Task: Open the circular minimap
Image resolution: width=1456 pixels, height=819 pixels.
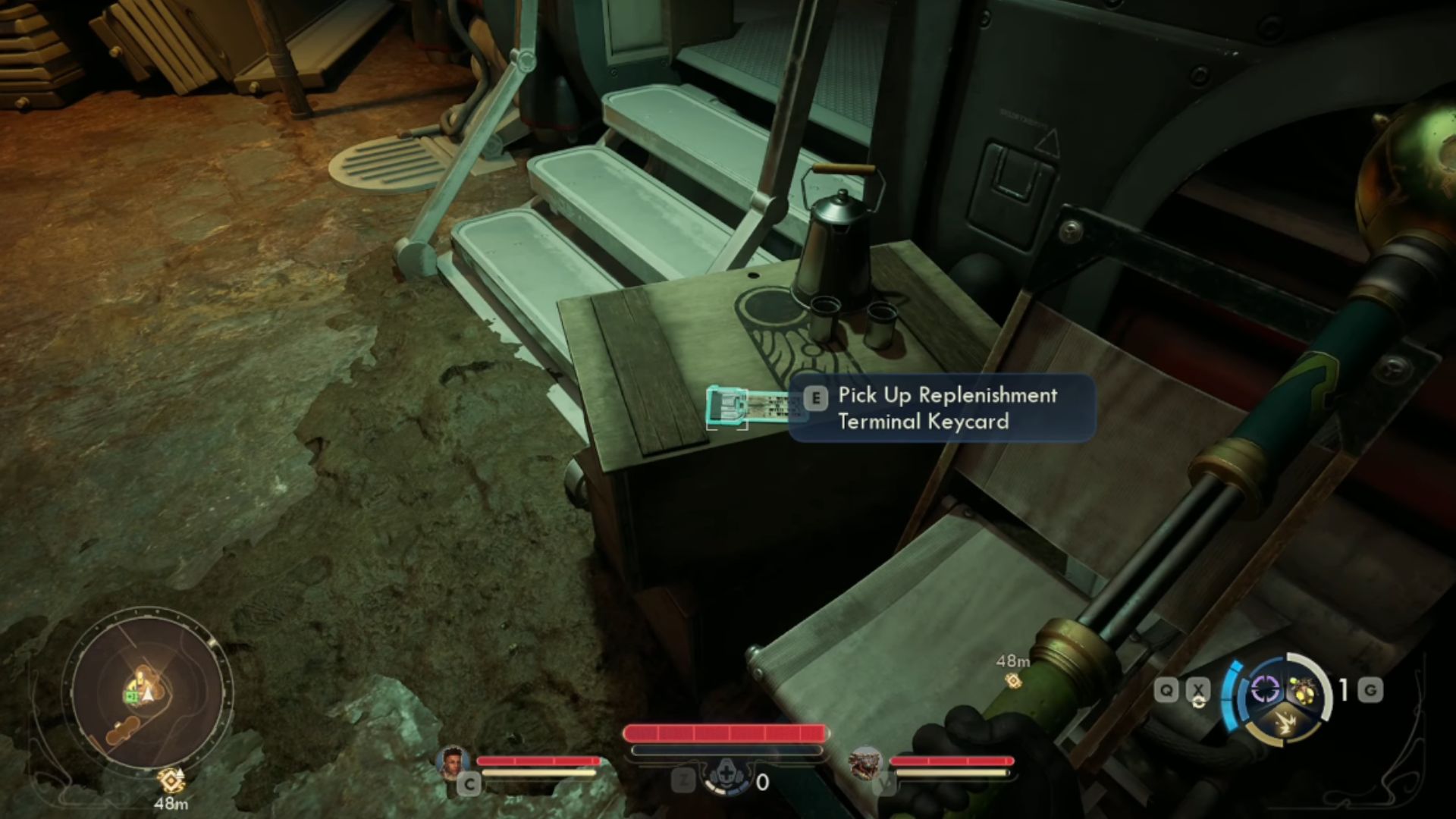Action: (x=148, y=690)
